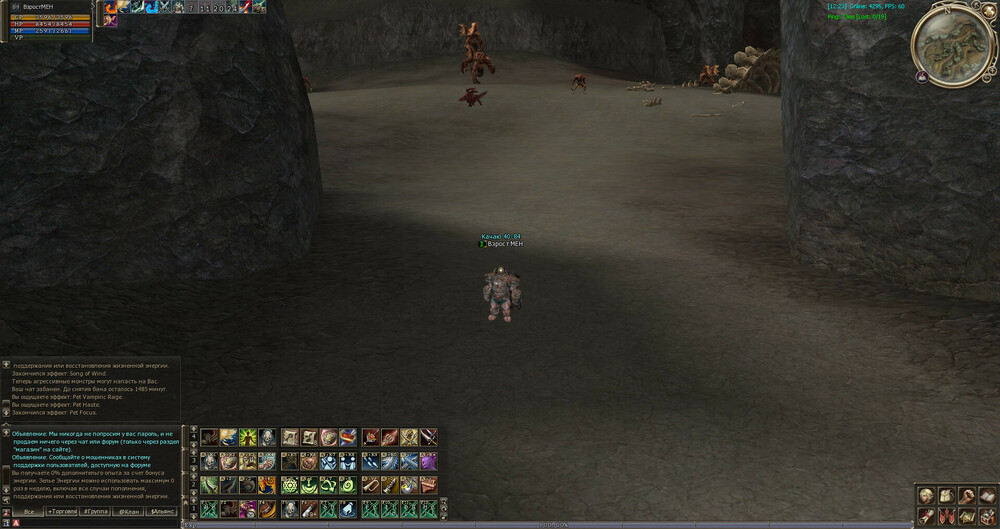
Task: Open the skills open-book icon
Action: (x=986, y=496)
